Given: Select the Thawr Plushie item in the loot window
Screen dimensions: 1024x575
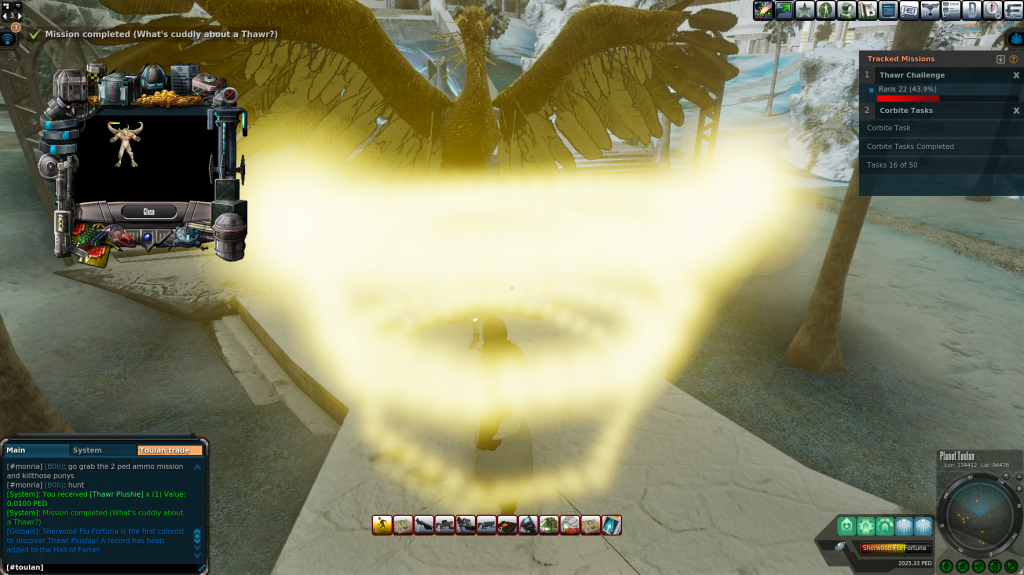Looking at the screenshot, I should tap(126, 146).
